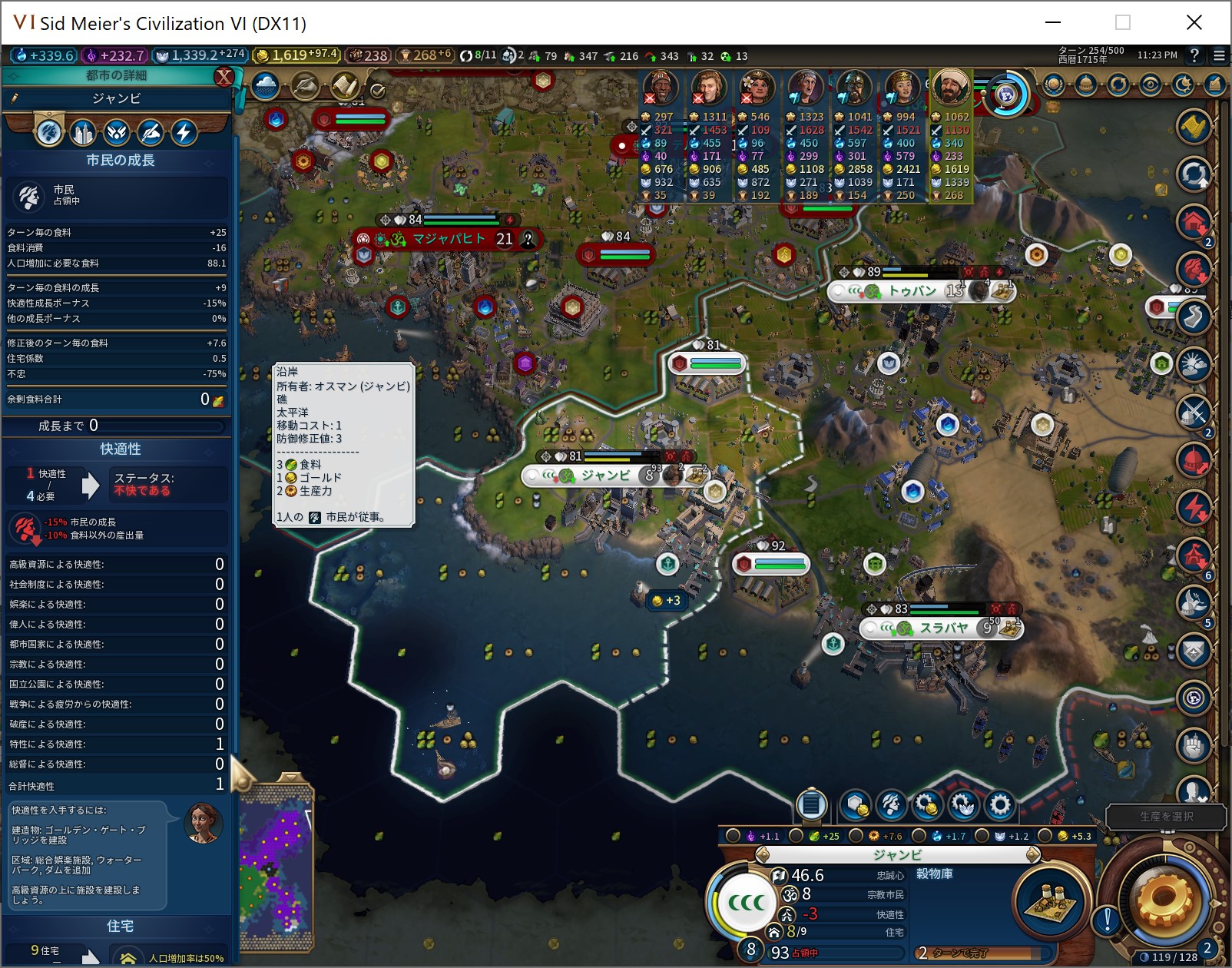The width and height of the screenshot is (1232, 968).
Task: Click the eye icon in the top bar
Action: coord(1150,85)
